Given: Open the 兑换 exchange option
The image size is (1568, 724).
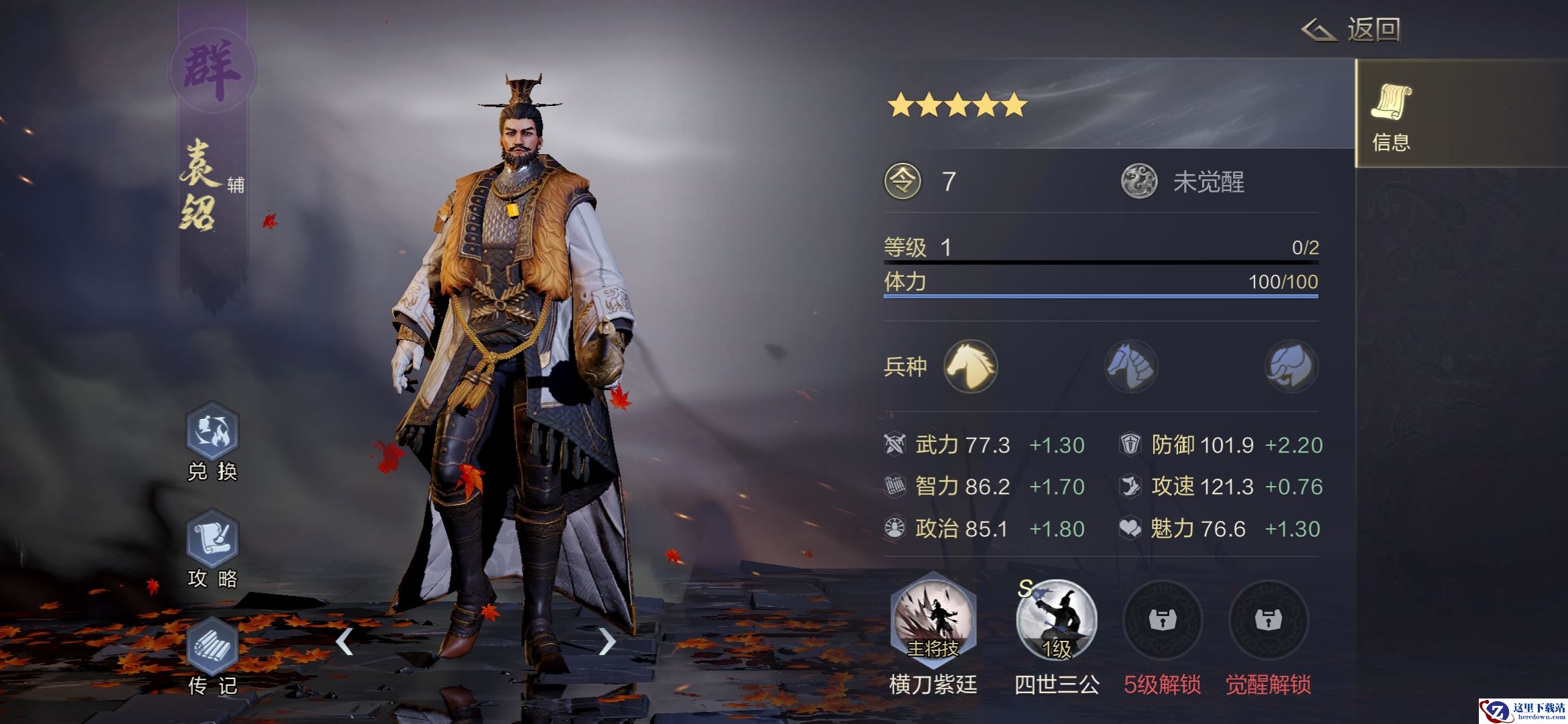Looking at the screenshot, I should (x=212, y=432).
